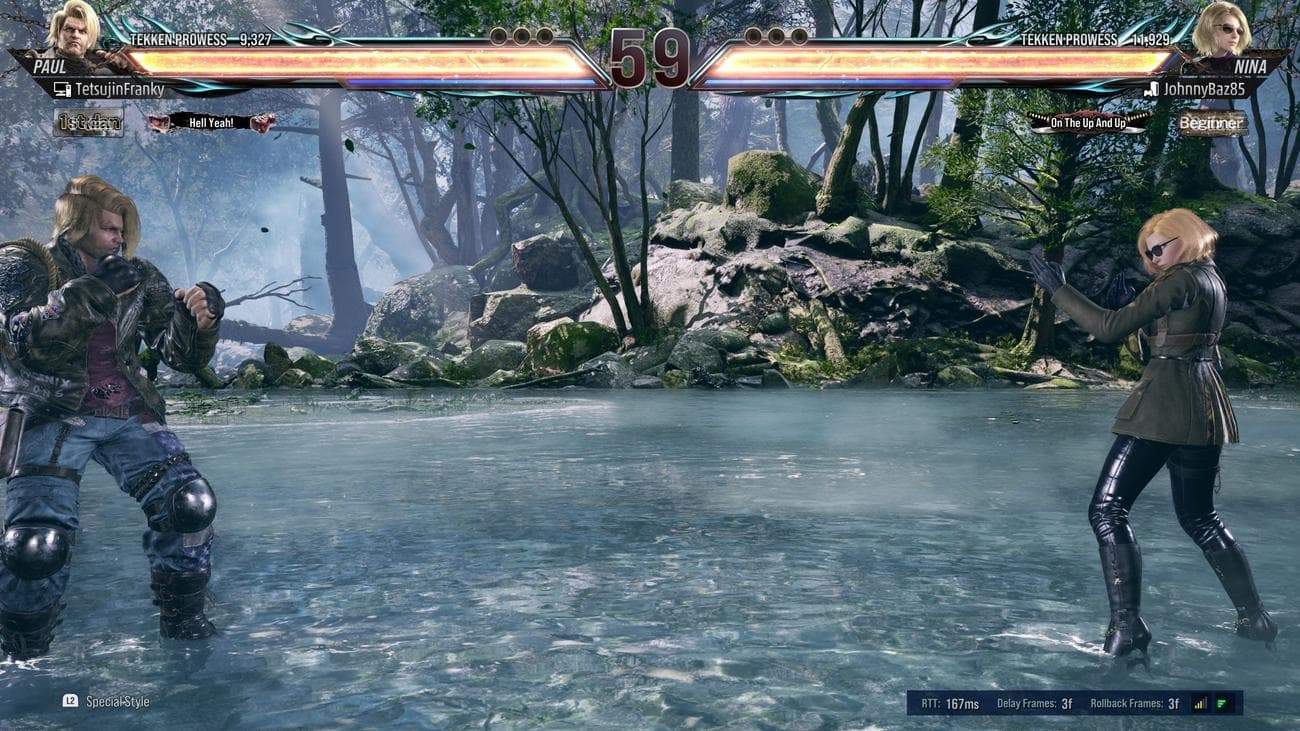Click the fist emblem on the Hell Yeah! banner
The width and height of the screenshot is (1300, 731).
(x=158, y=123)
